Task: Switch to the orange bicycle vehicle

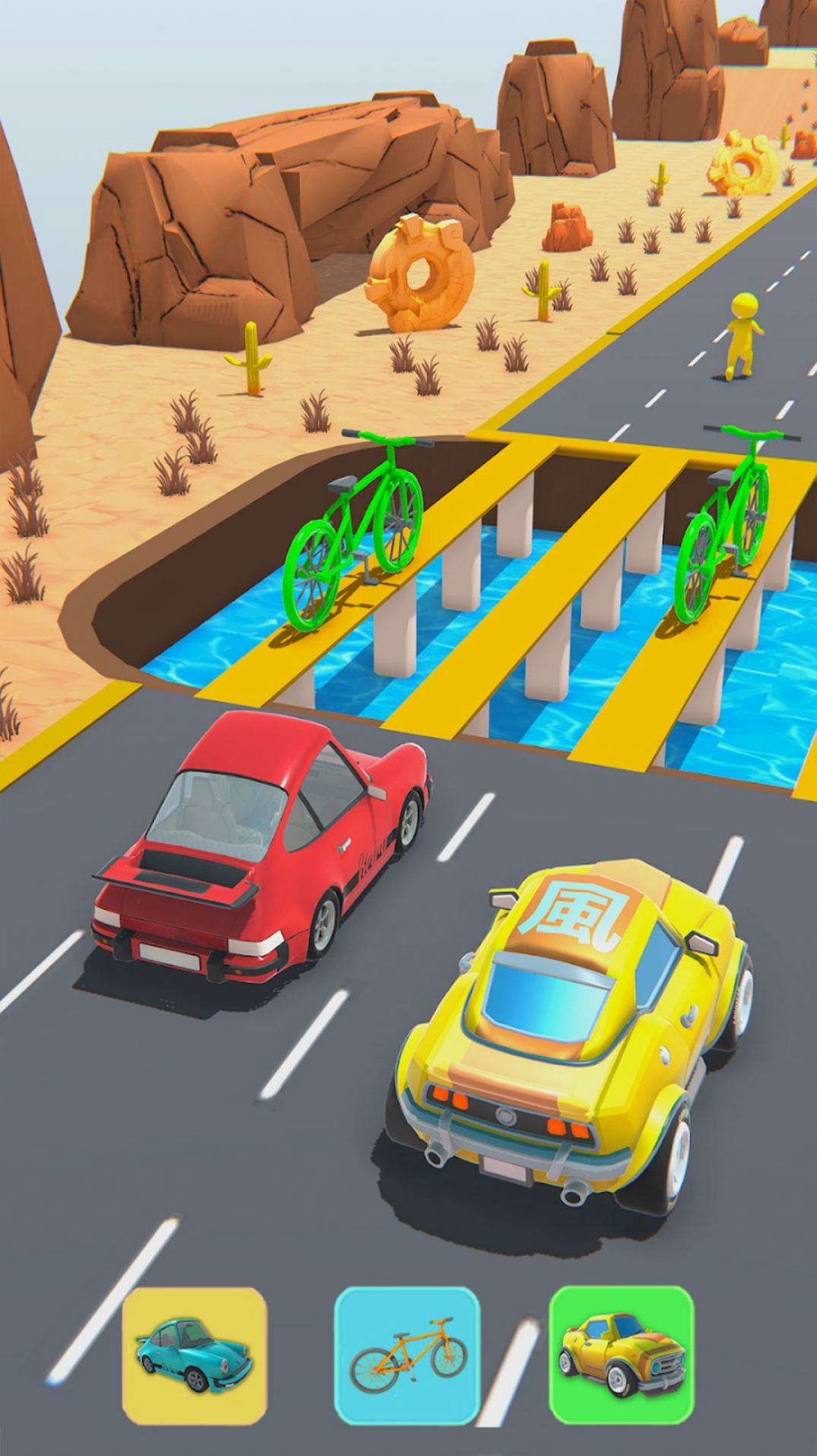Action: coord(407,1356)
